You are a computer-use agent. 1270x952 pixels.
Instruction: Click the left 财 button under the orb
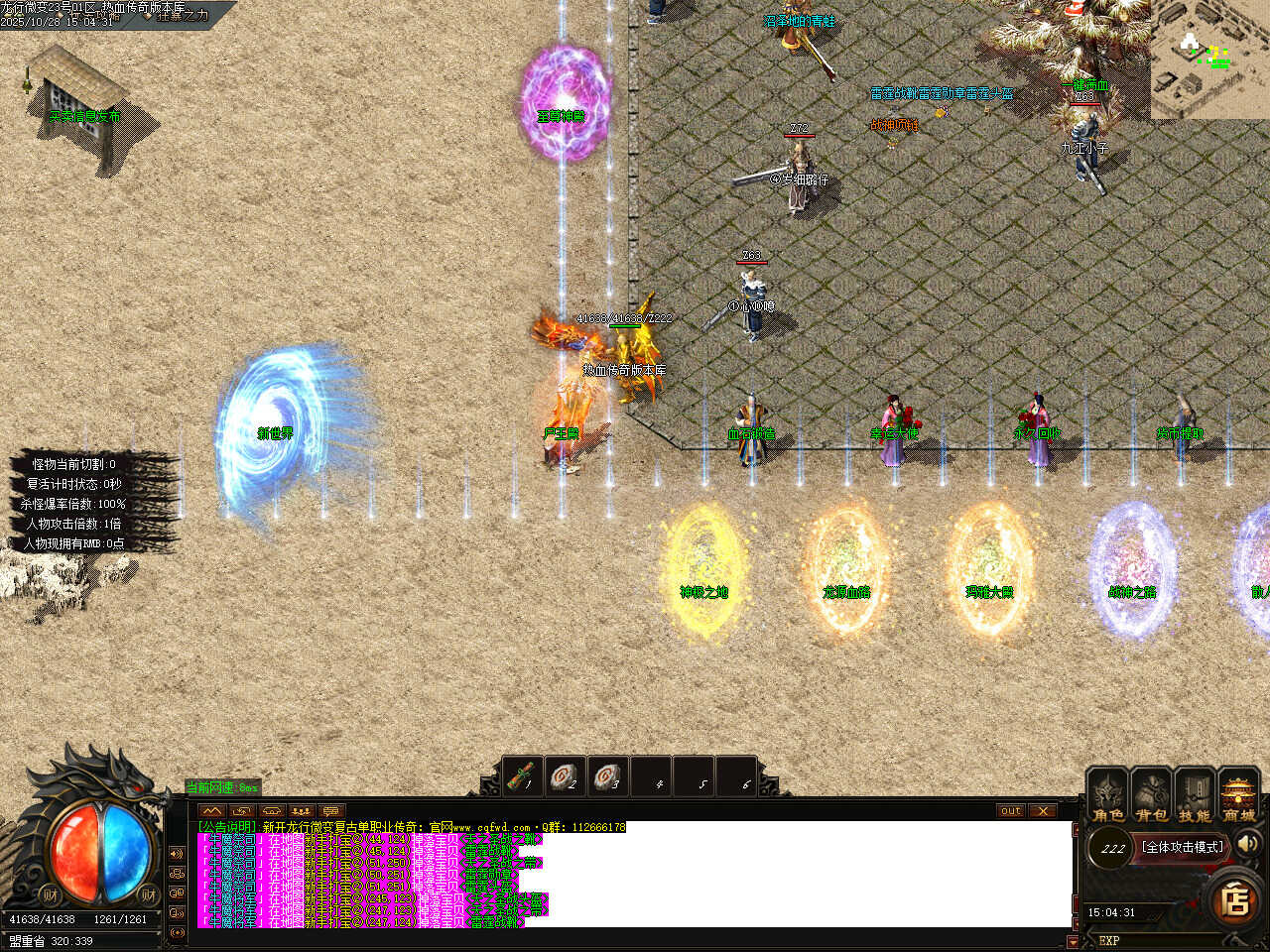pos(51,895)
